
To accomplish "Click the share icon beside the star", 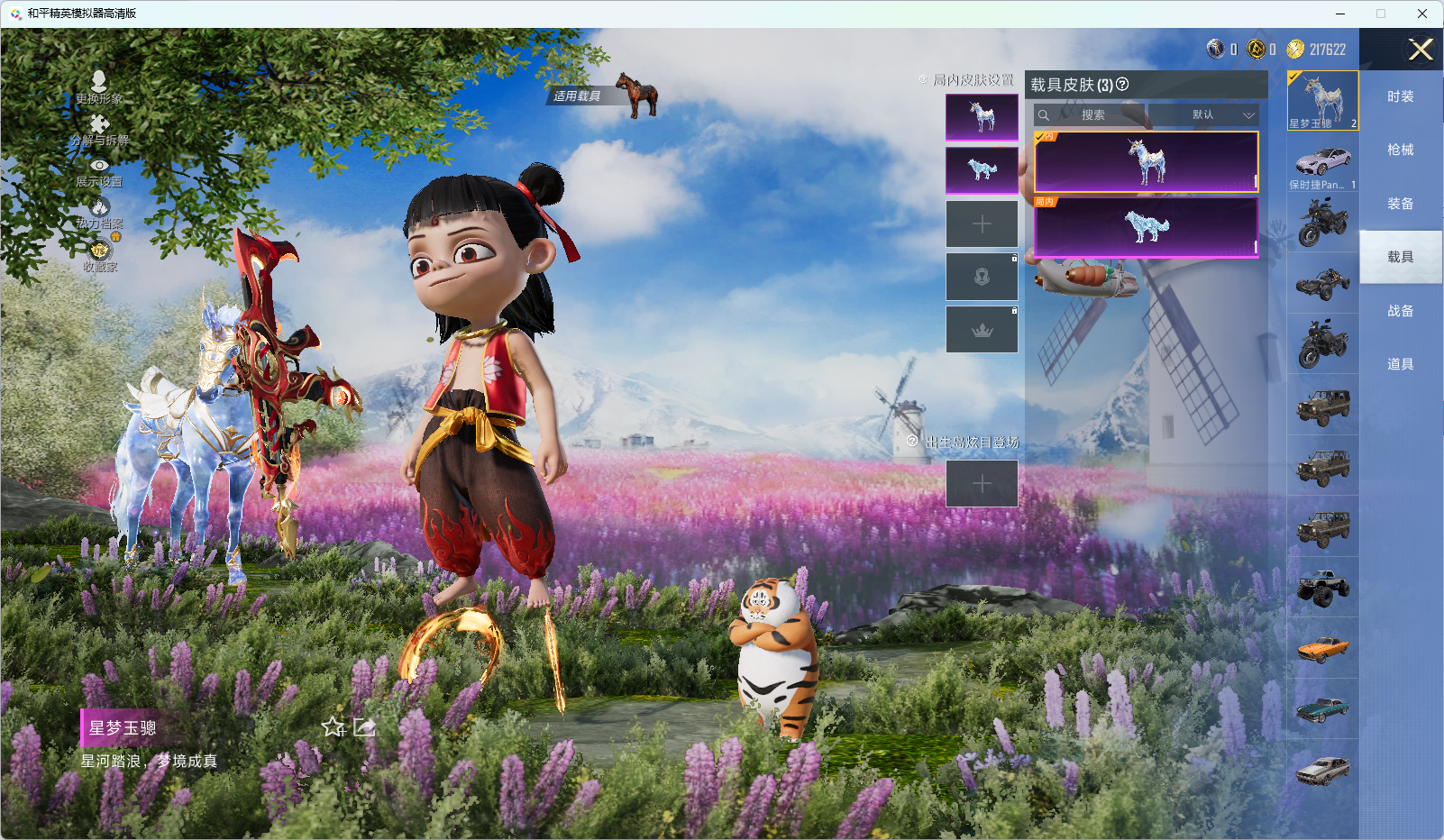I will 364,726.
